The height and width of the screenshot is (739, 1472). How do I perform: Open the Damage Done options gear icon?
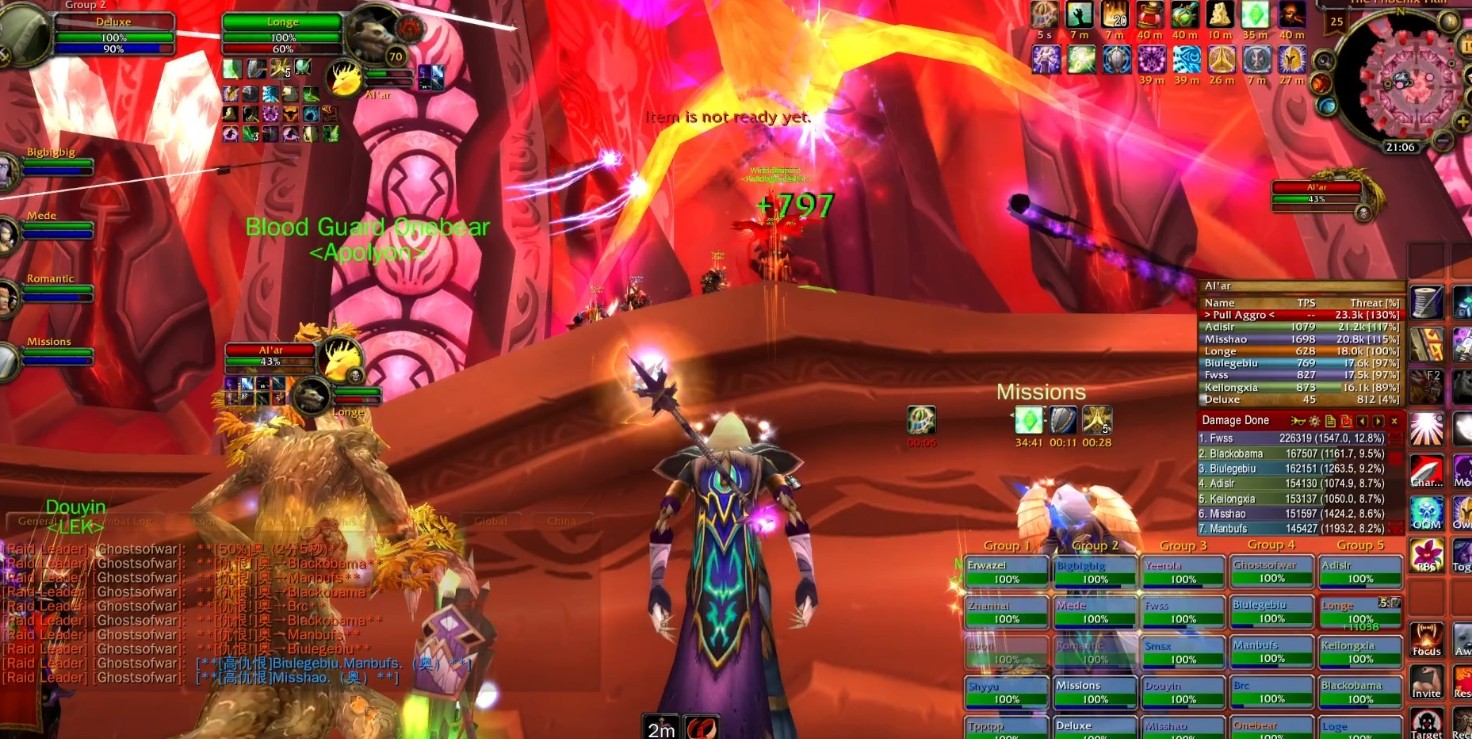1315,420
